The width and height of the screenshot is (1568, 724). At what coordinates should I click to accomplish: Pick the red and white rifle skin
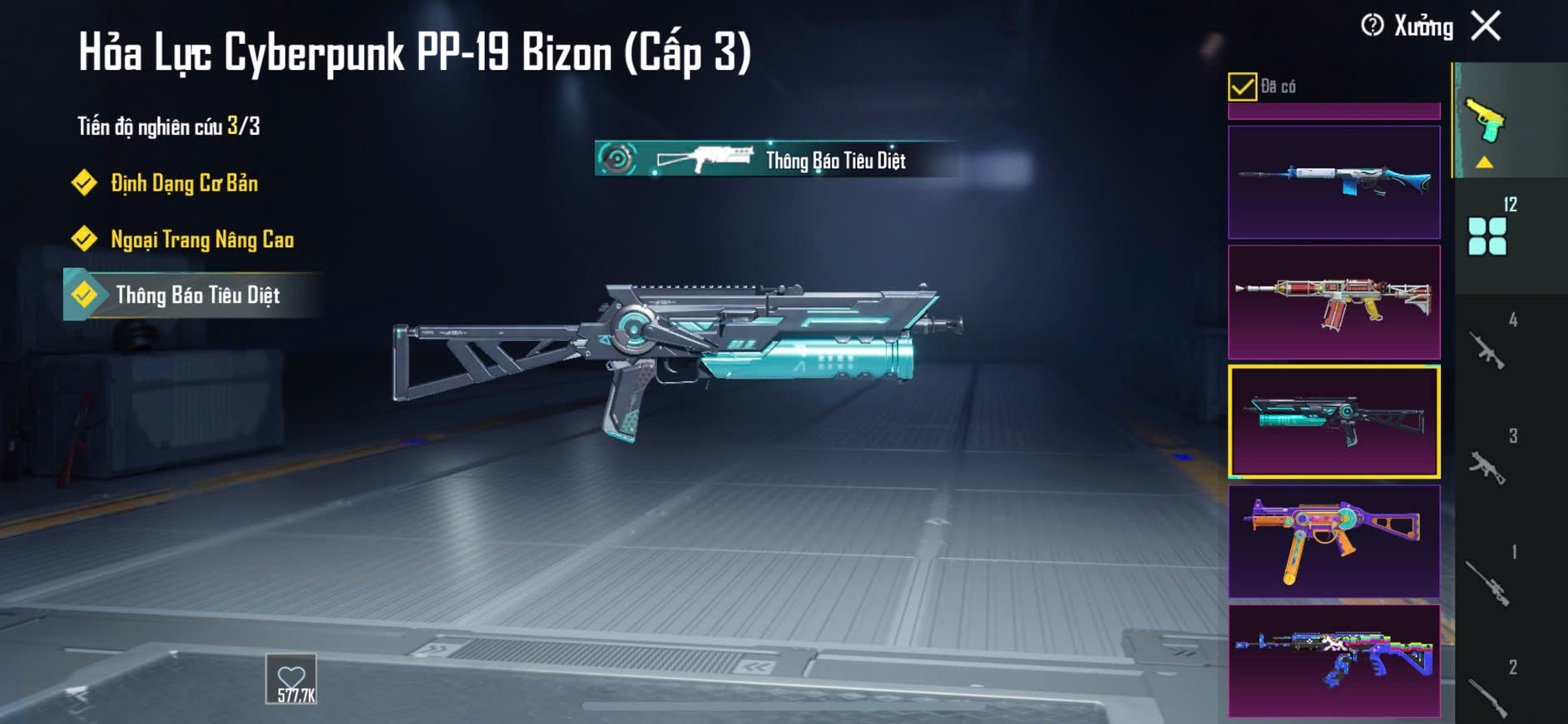click(1333, 302)
